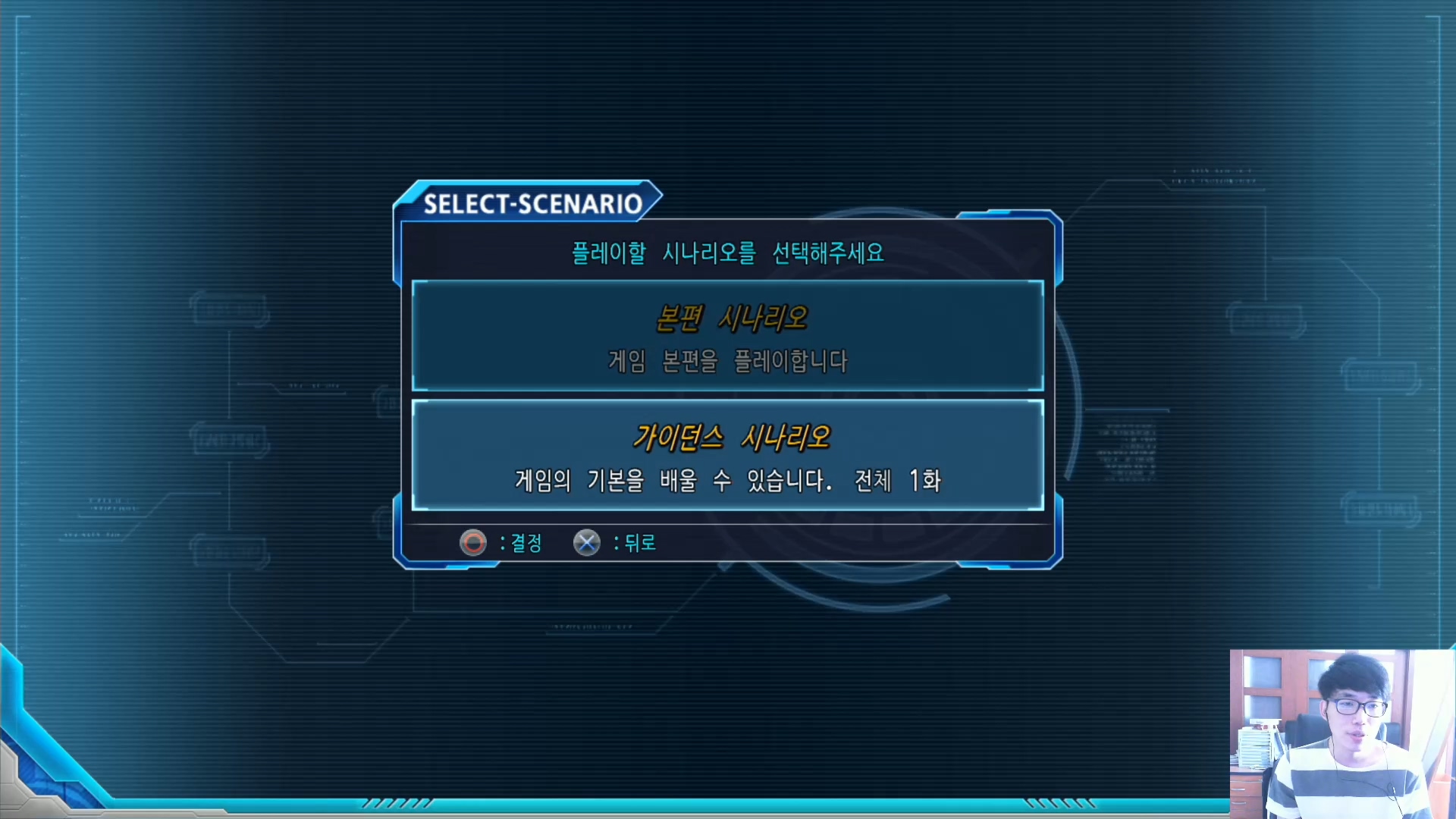Click the circuit node graphic left of dialog
1456x819 pixels.
227,311
